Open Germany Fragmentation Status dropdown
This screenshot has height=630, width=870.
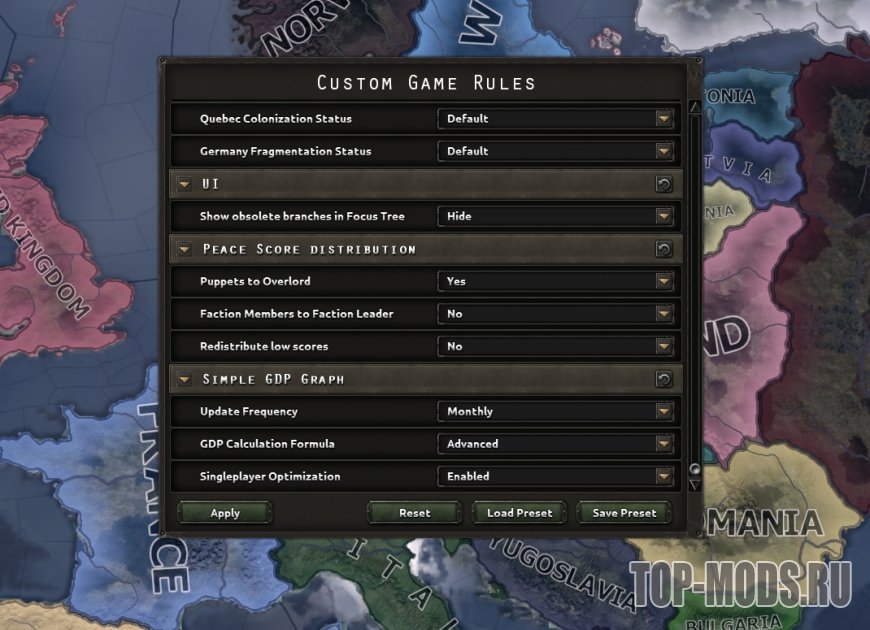tap(555, 151)
